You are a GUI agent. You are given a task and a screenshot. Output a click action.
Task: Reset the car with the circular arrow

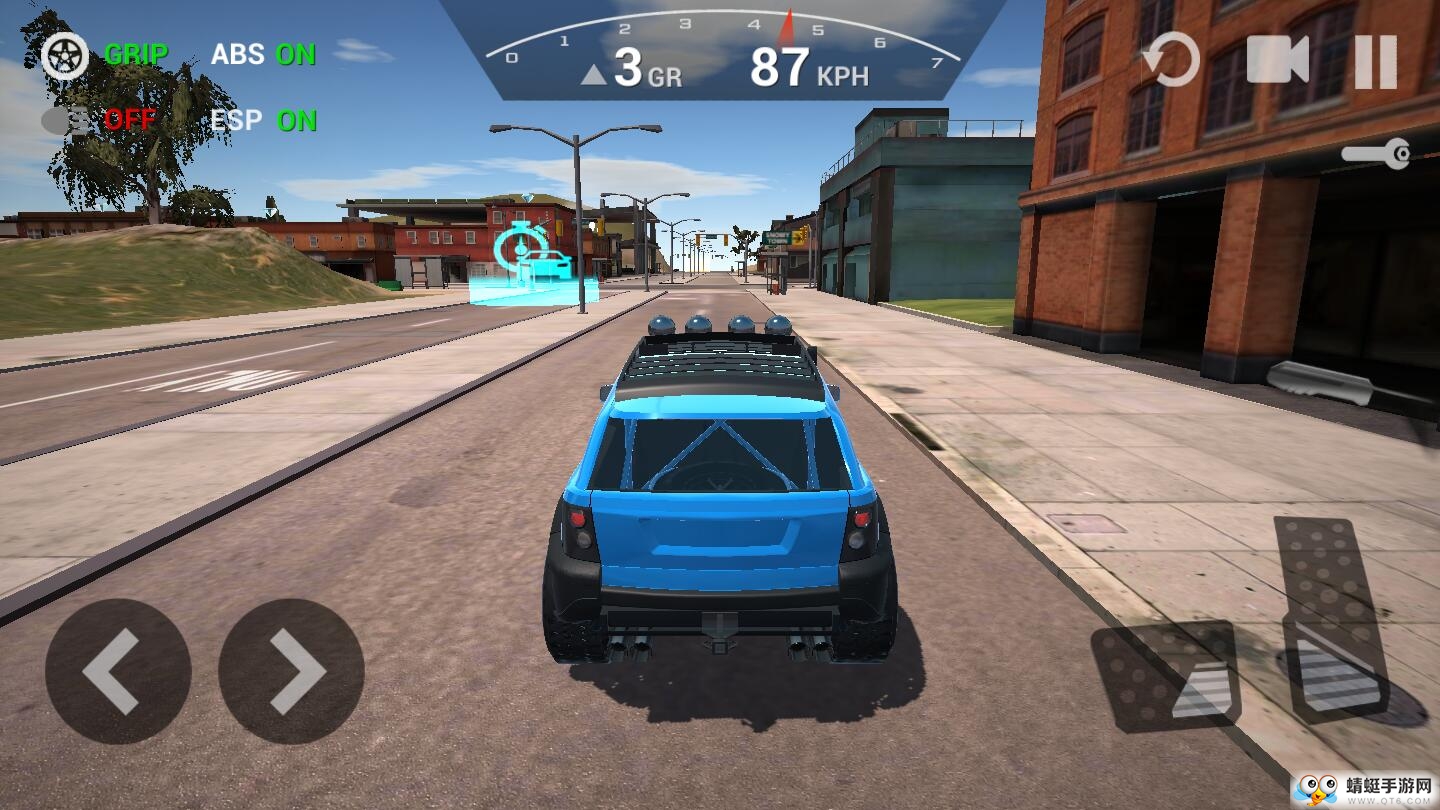[x=1171, y=60]
